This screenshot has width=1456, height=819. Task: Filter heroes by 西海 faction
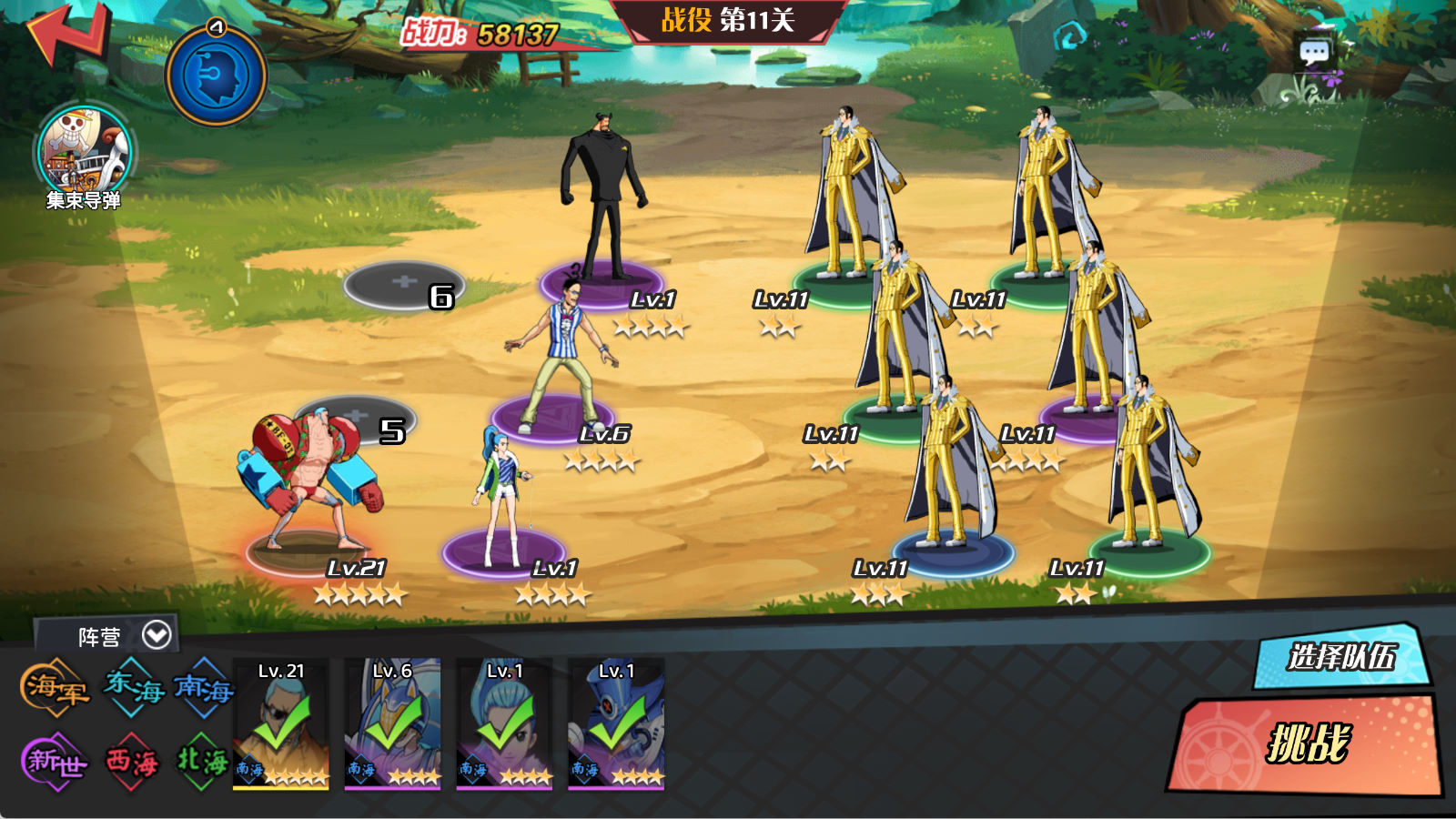tap(133, 761)
